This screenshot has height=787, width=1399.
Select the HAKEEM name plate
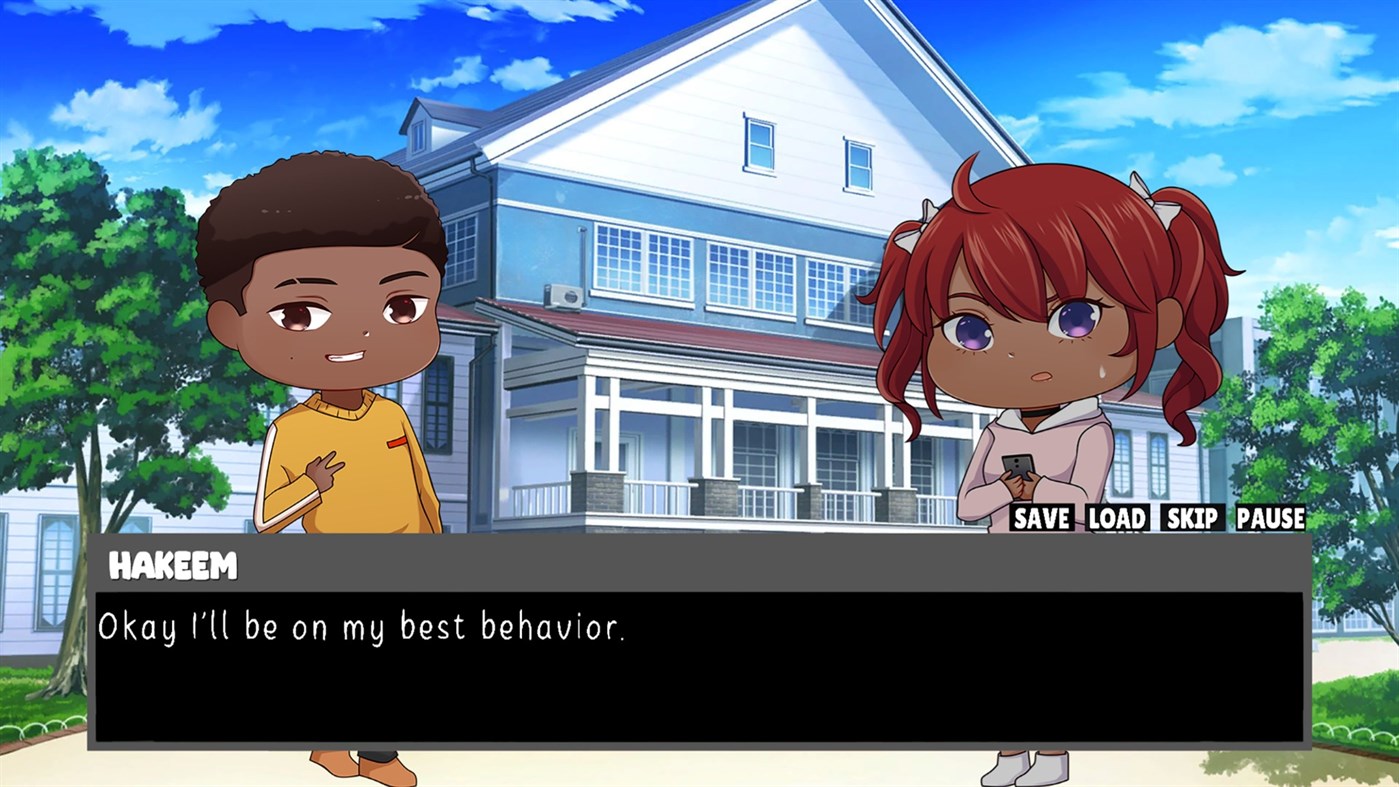173,566
